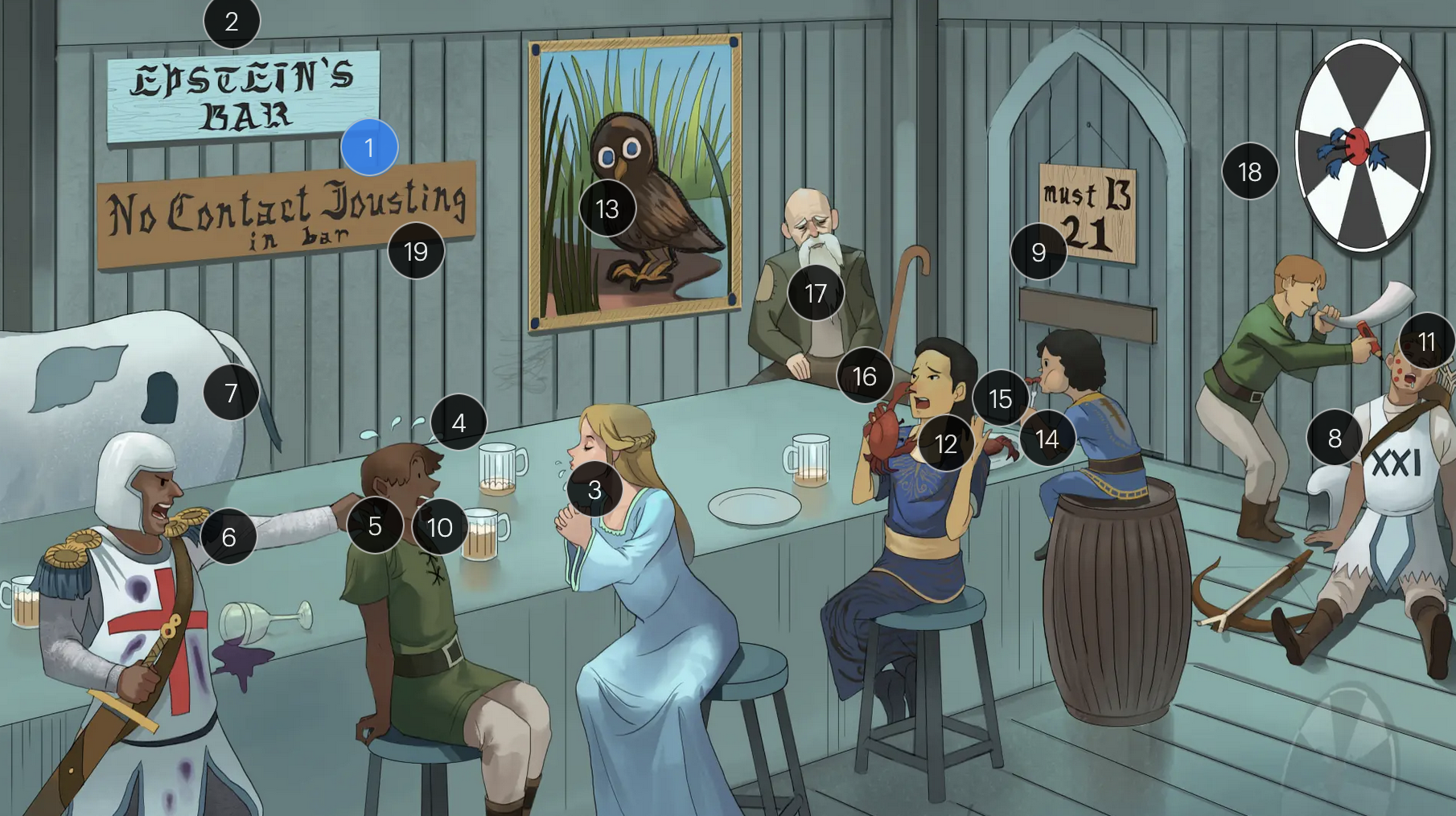1456x816 pixels.
Task: Open marker 8 near the XXI shirt
Action: 1335,438
